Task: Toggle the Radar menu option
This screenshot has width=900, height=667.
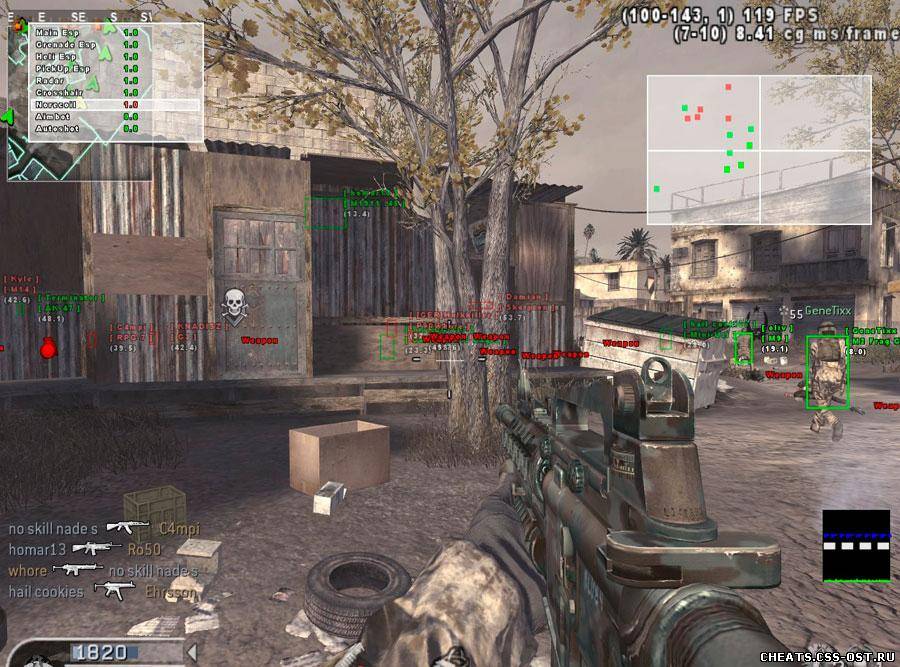Action: click(50, 81)
